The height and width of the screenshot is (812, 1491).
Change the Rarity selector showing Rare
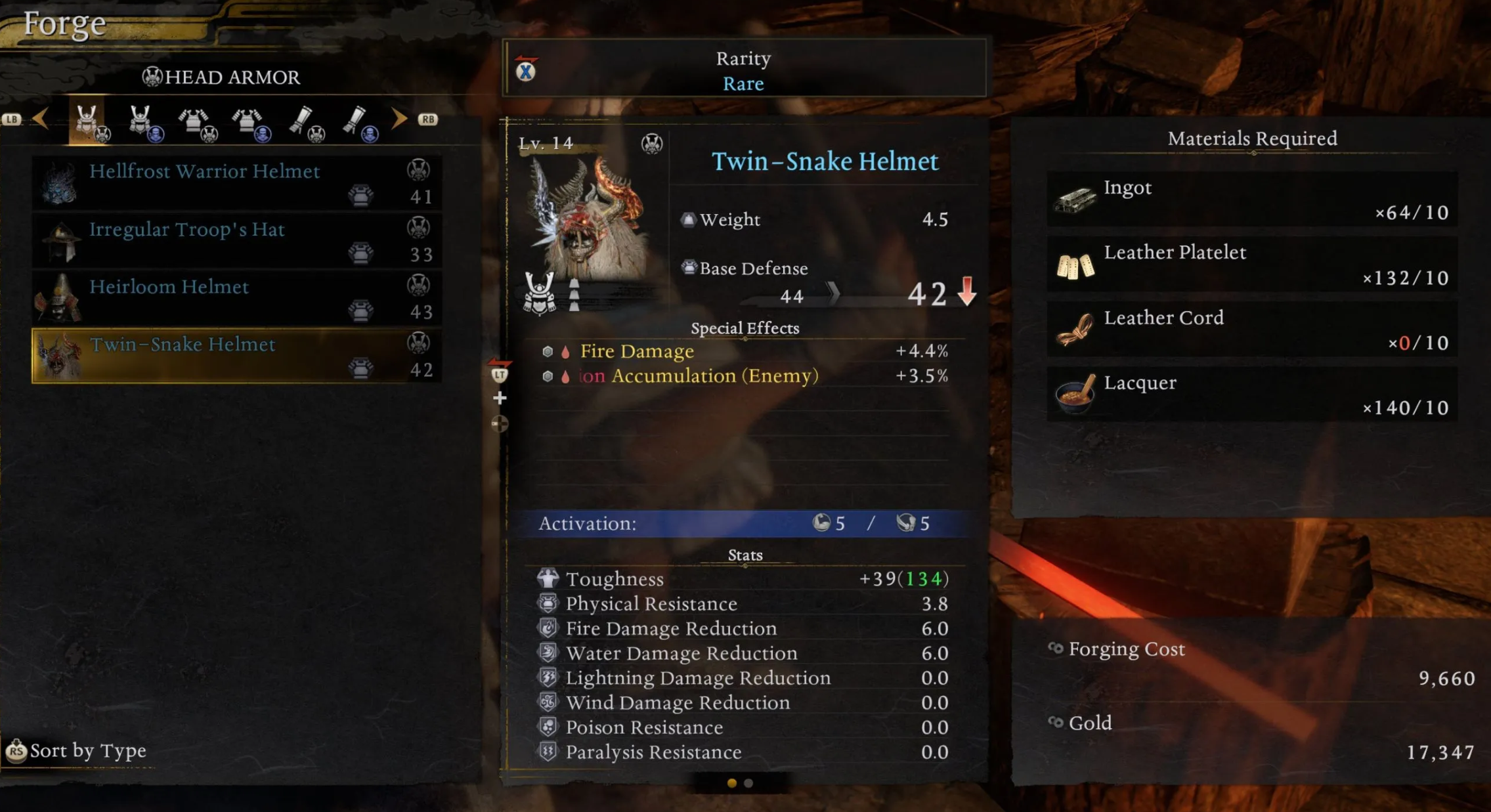point(743,70)
